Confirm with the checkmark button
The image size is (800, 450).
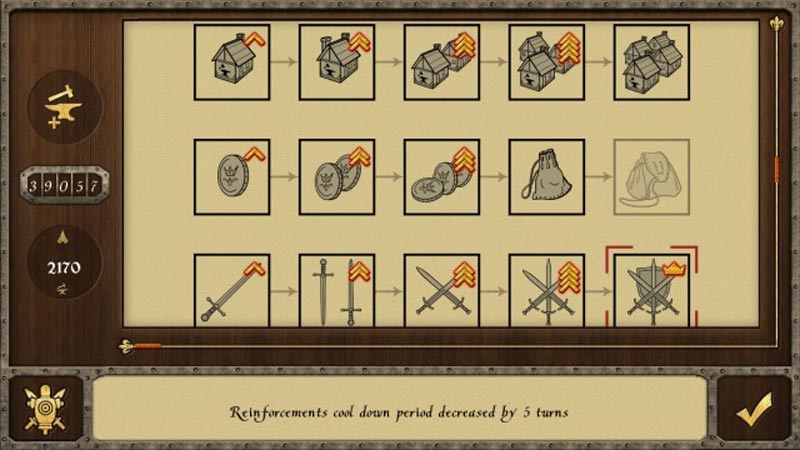tap(754, 410)
